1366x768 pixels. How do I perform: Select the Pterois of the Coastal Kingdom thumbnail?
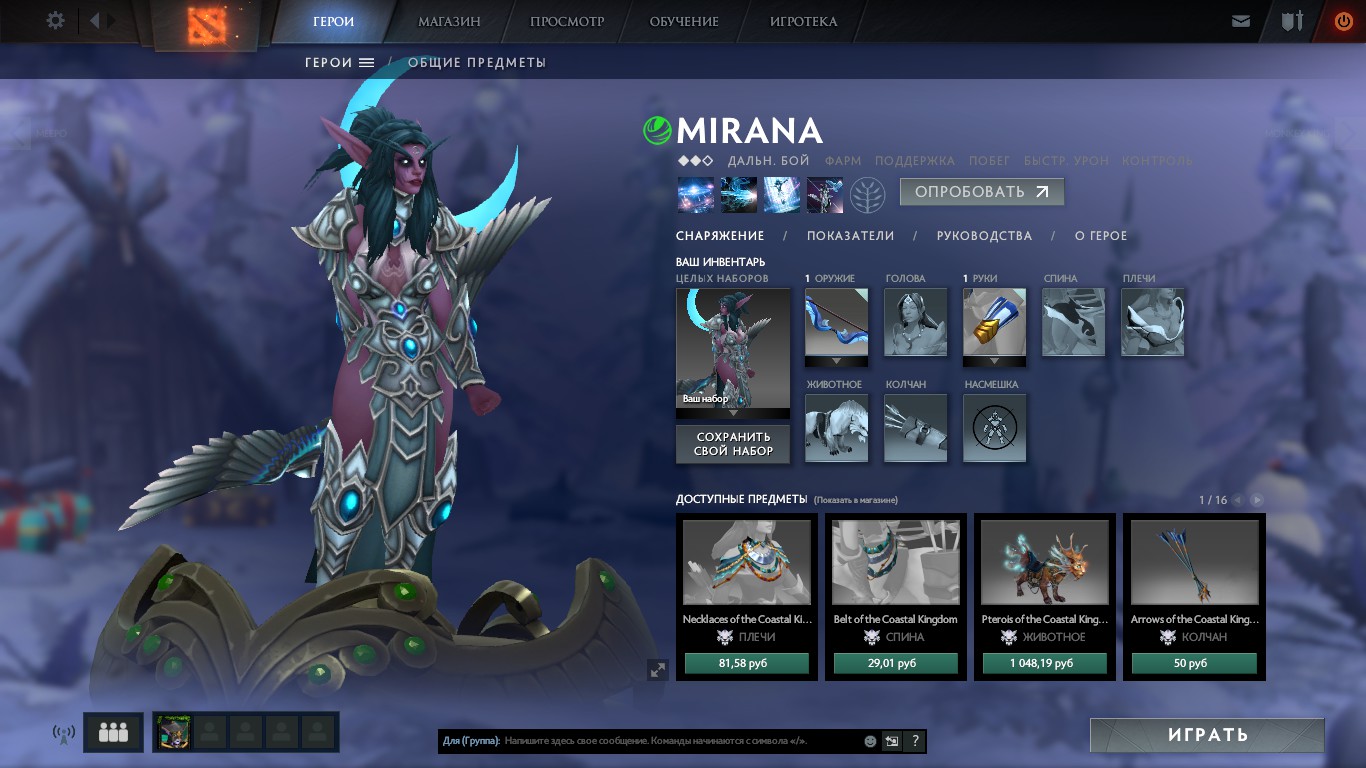tap(1044, 562)
